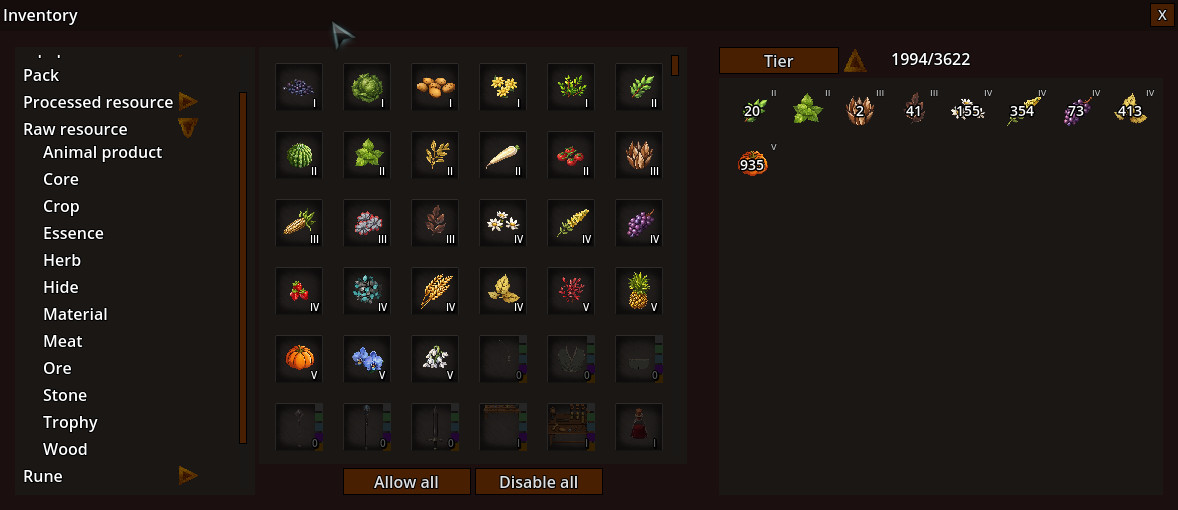1178x510 pixels.
Task: Toggle the purple grapes item filter
Action: pos(639,224)
